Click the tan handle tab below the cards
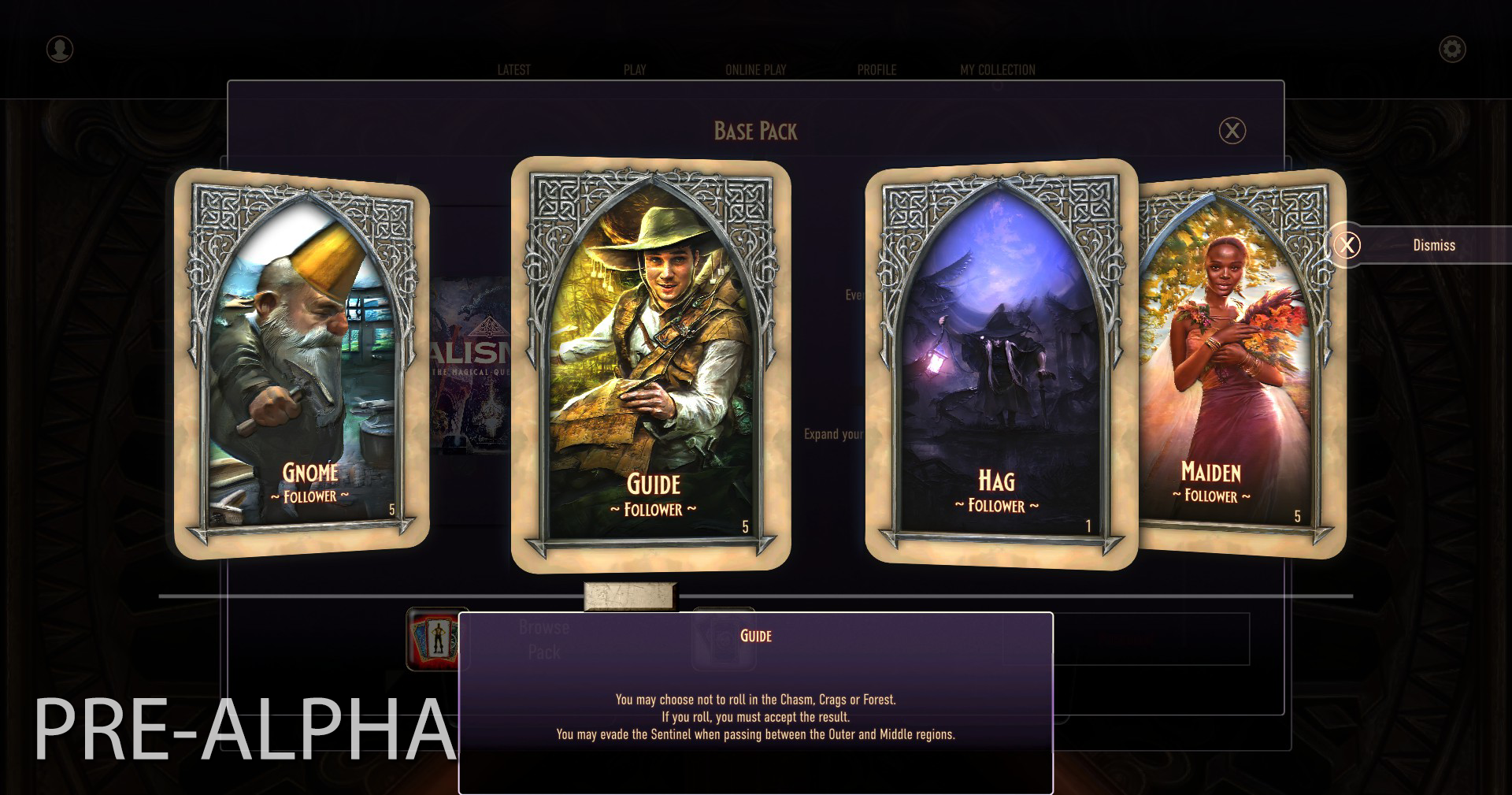 coord(630,597)
